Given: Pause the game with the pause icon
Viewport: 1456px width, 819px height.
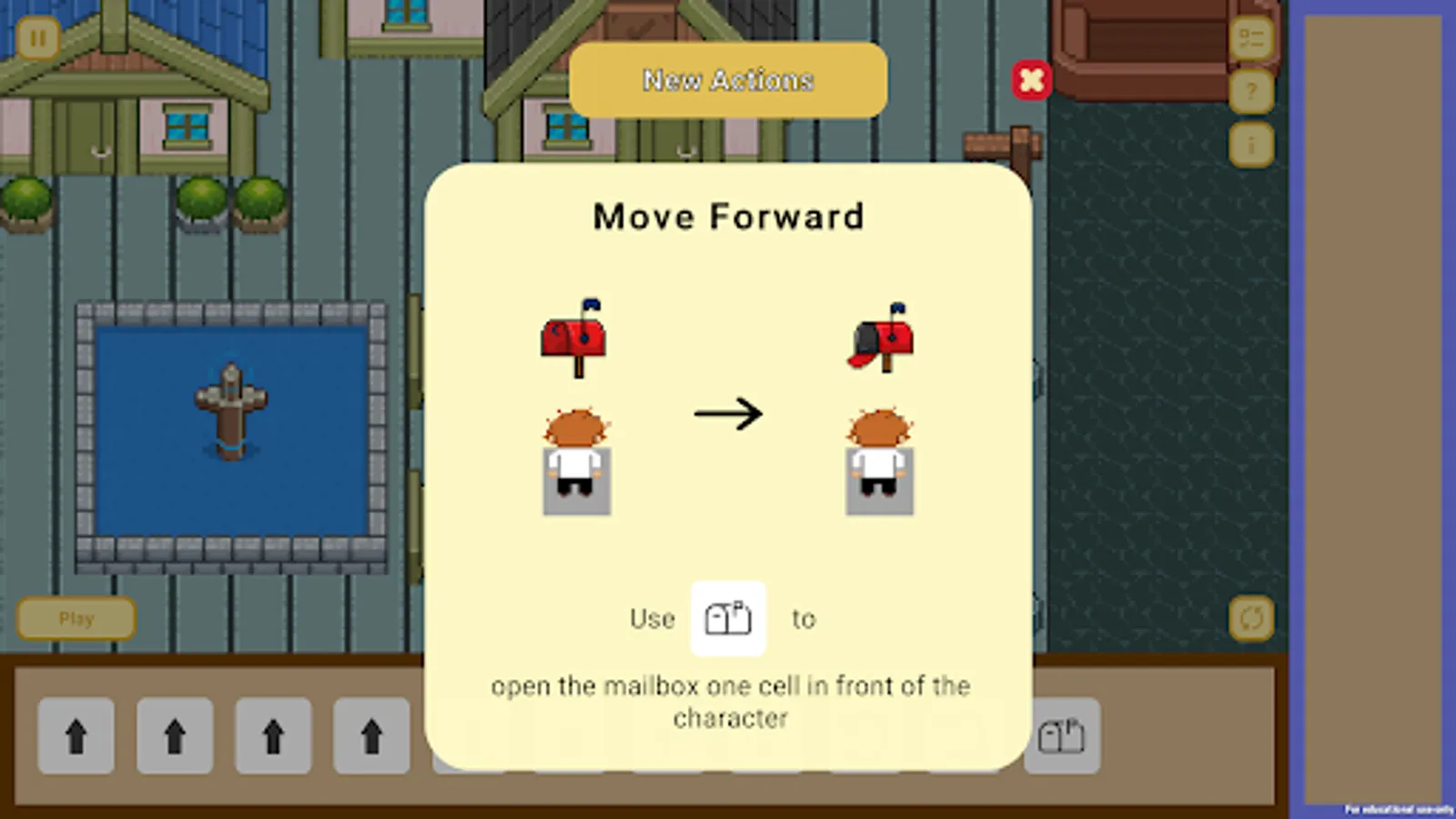Looking at the screenshot, I should [x=36, y=38].
